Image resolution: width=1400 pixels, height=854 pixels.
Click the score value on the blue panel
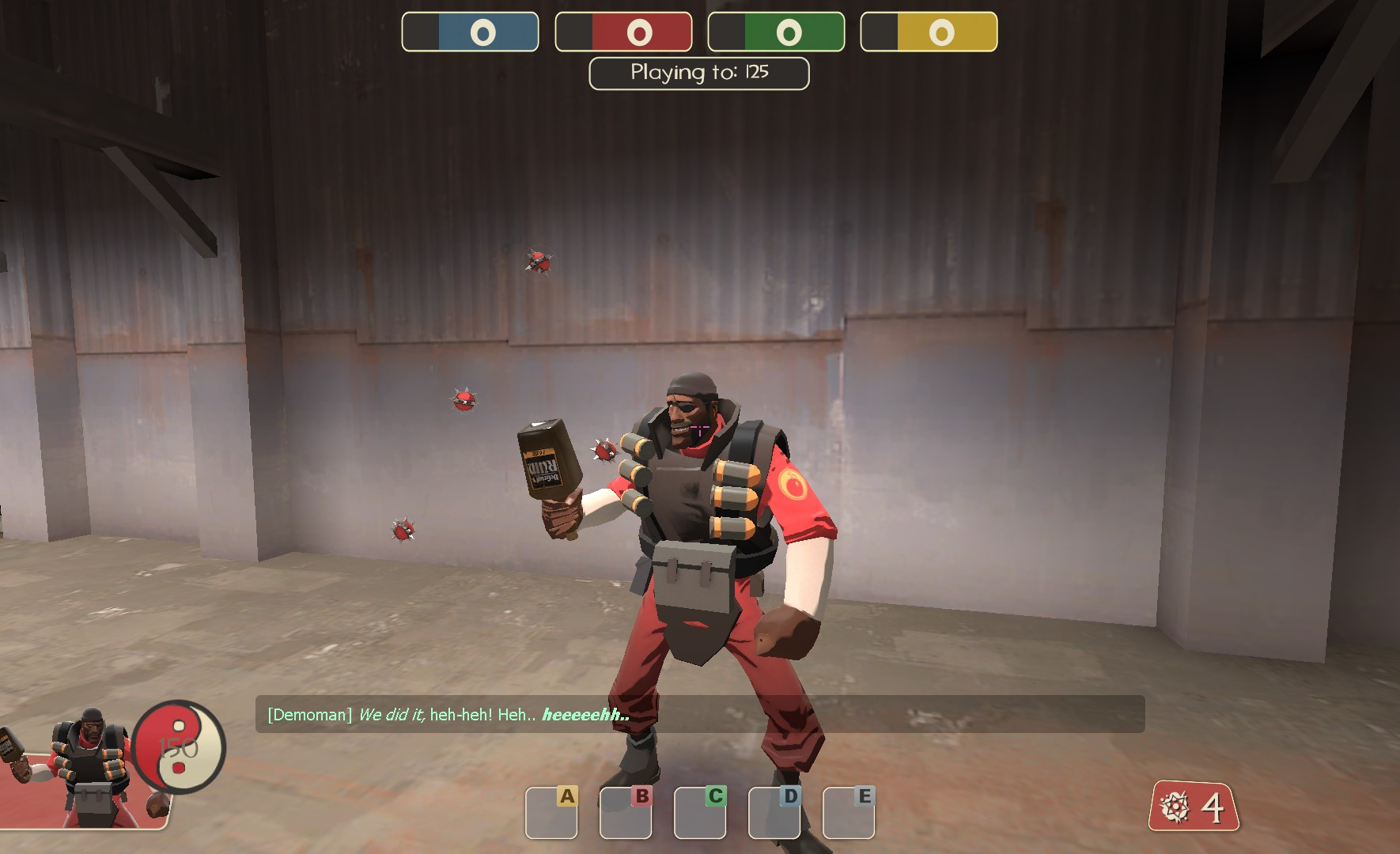pos(483,32)
